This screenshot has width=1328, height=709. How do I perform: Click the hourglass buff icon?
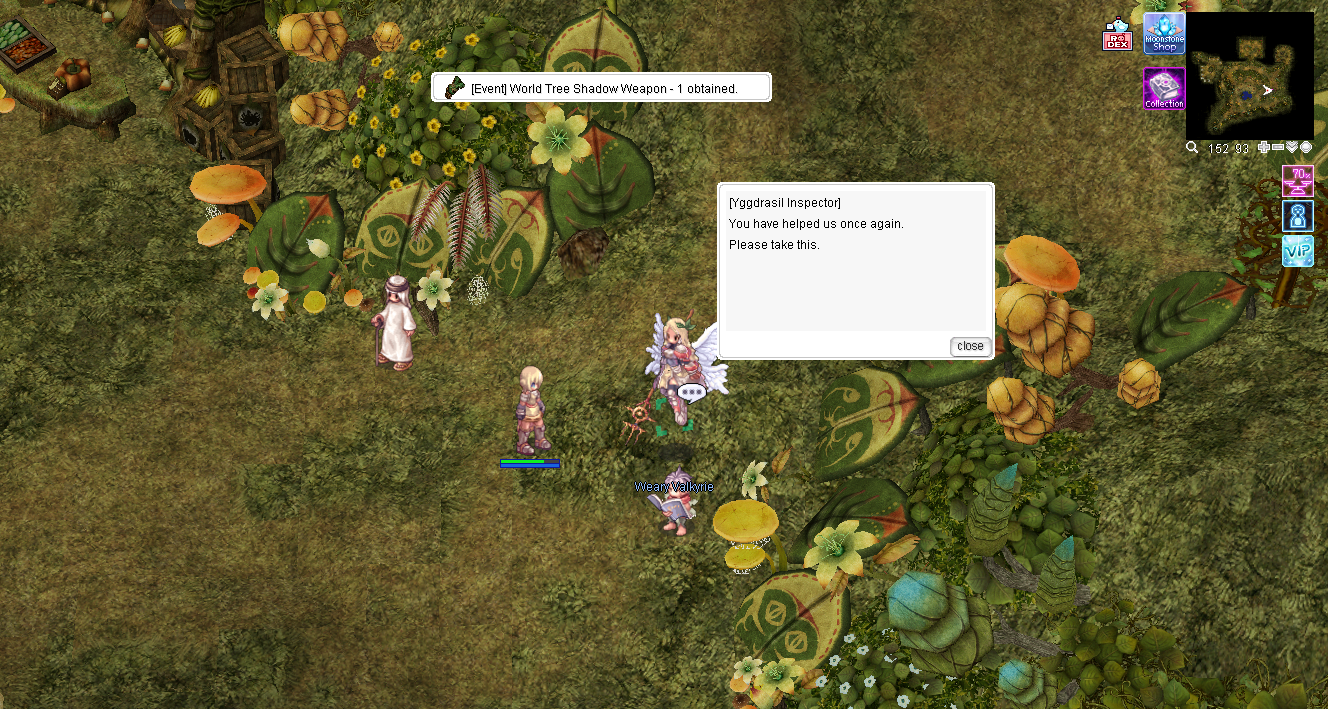click(1298, 216)
